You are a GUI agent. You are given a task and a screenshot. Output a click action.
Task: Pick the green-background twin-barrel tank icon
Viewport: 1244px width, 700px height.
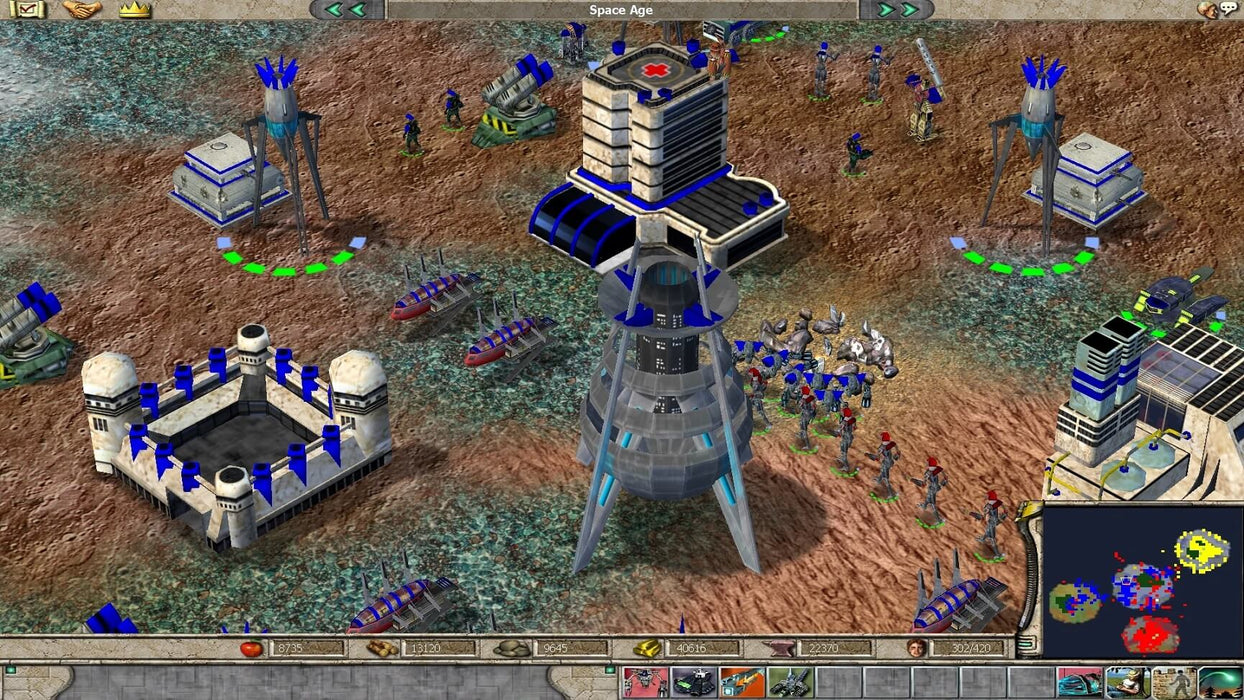pyautogui.click(x=789, y=683)
